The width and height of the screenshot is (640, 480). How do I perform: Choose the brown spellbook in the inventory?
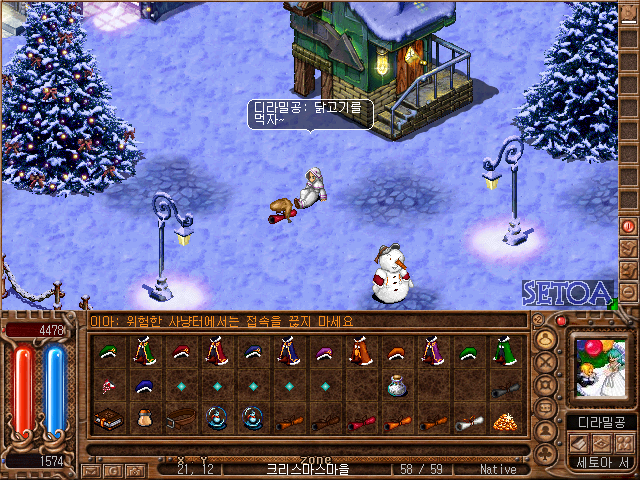pyautogui.click(x=109, y=419)
